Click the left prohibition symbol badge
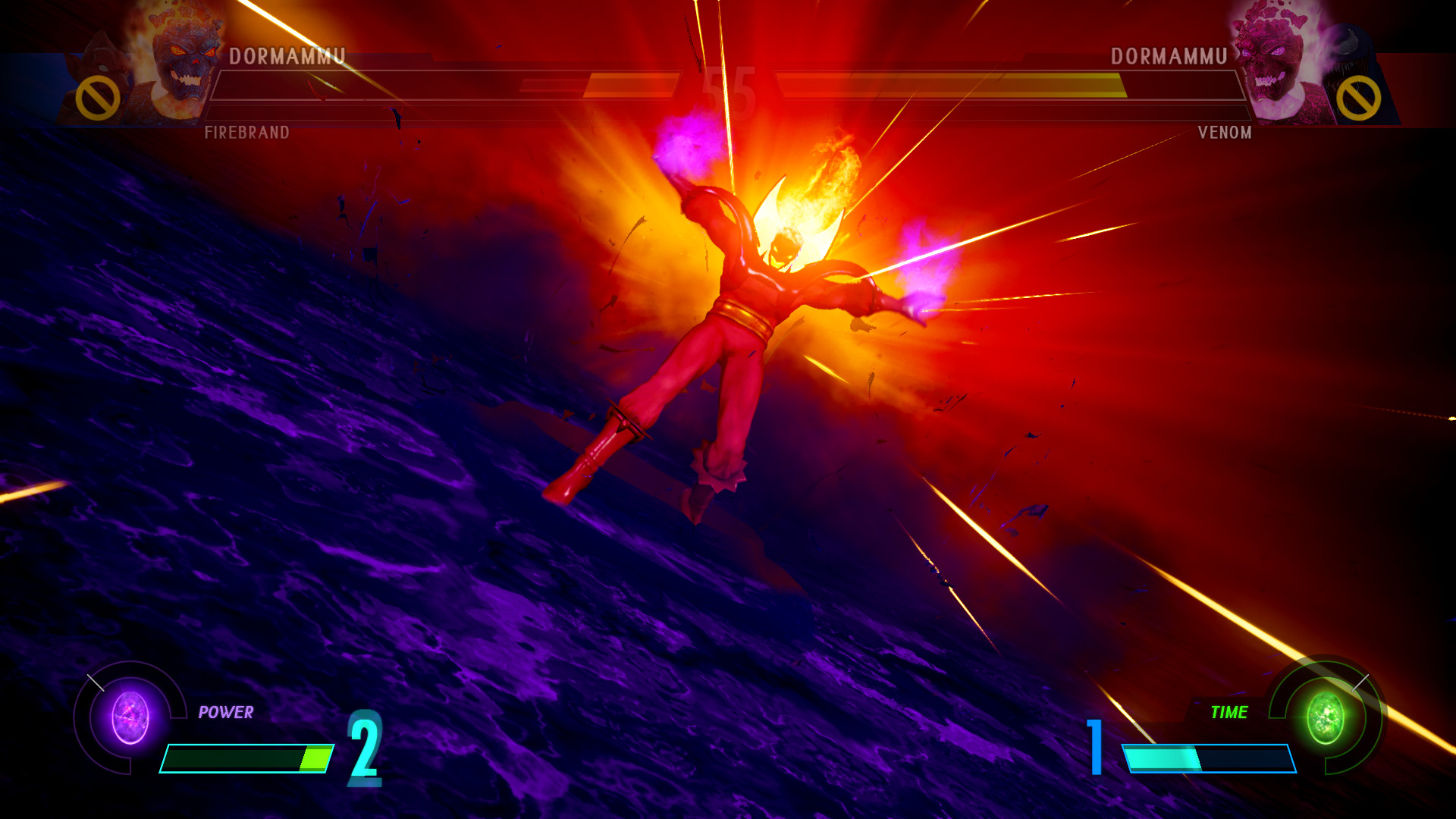 97,95
